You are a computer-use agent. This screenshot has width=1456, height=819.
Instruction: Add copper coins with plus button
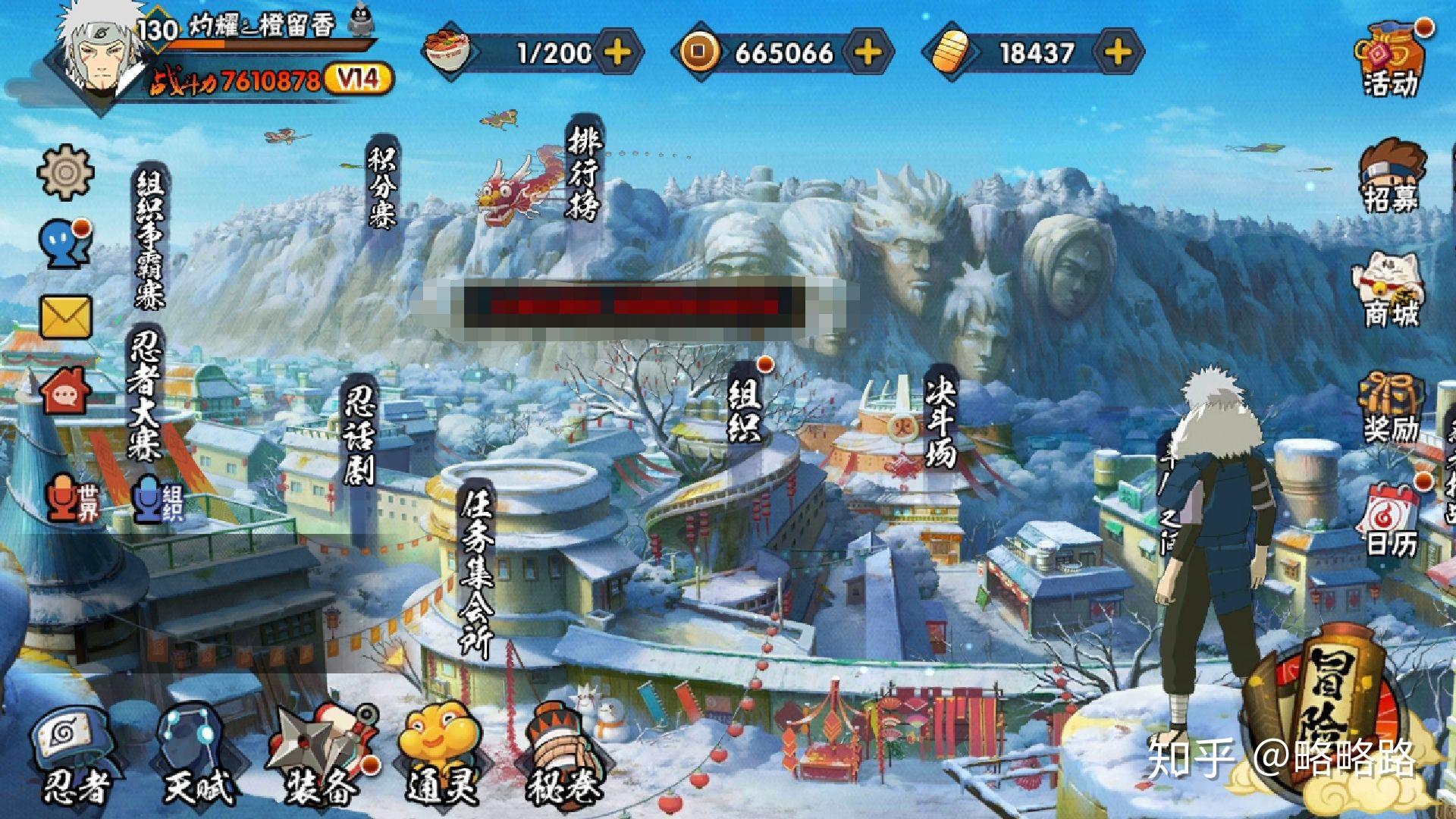(868, 52)
